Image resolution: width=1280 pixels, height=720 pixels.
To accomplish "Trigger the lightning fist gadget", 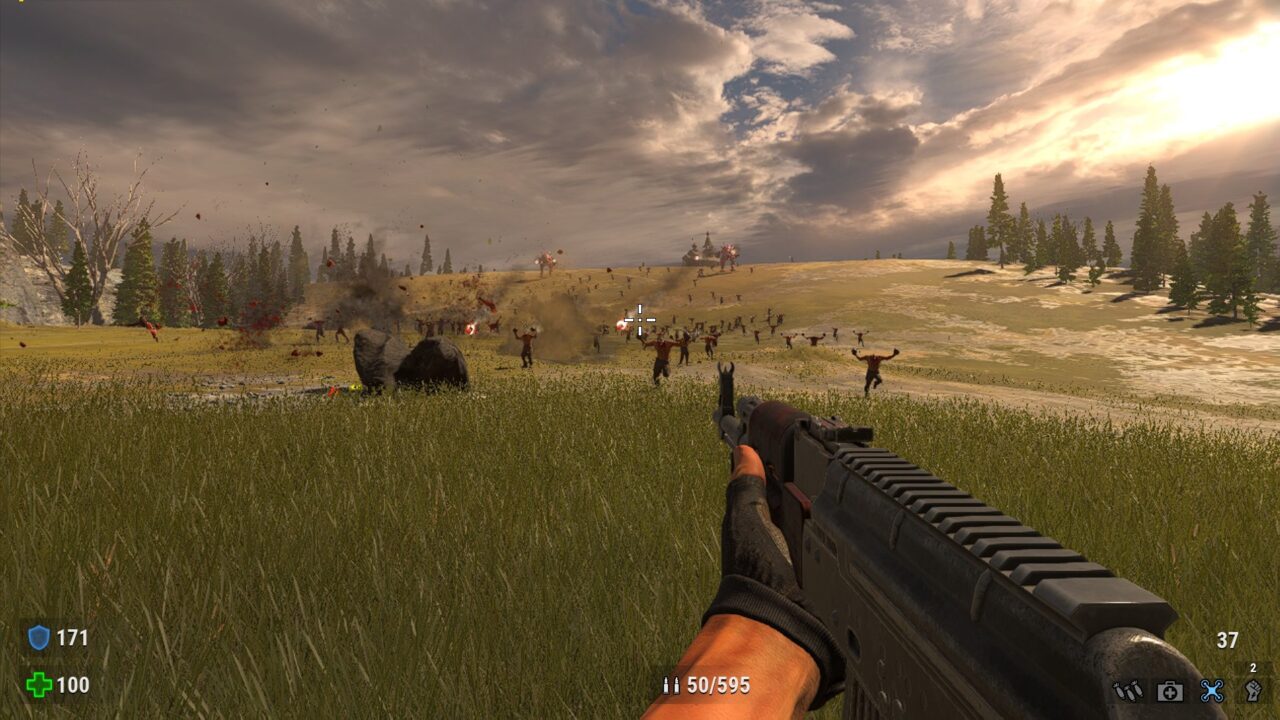I will pos(1252,690).
